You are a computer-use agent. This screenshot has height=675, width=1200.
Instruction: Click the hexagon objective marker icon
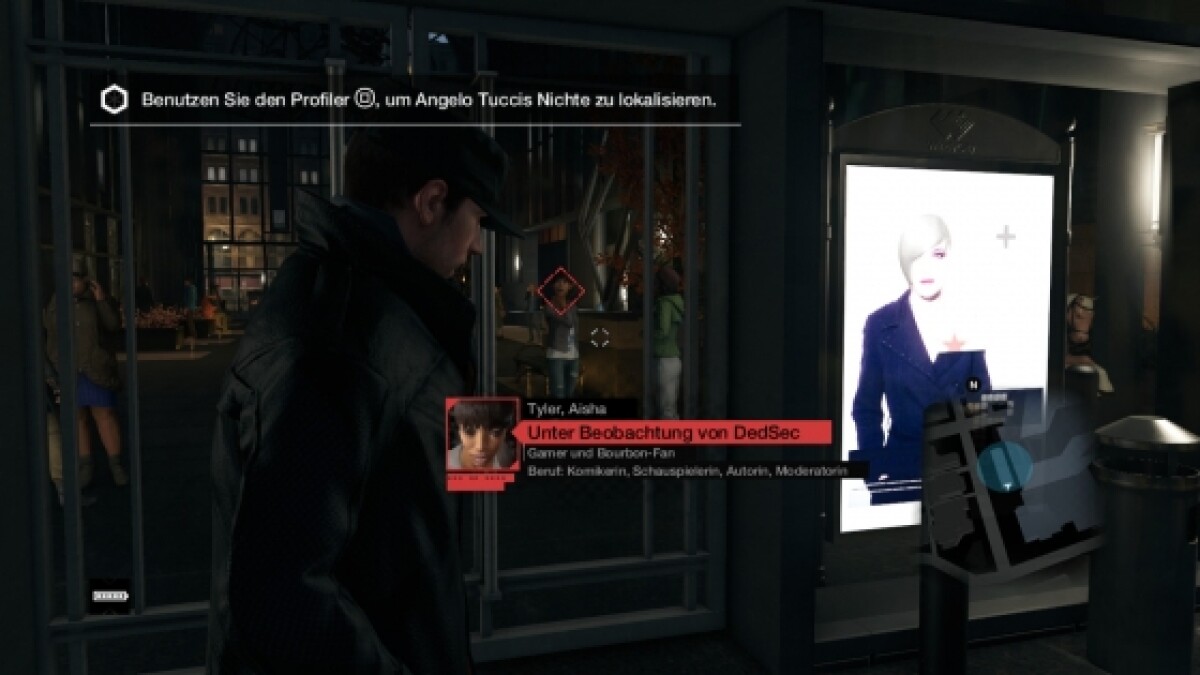click(115, 101)
